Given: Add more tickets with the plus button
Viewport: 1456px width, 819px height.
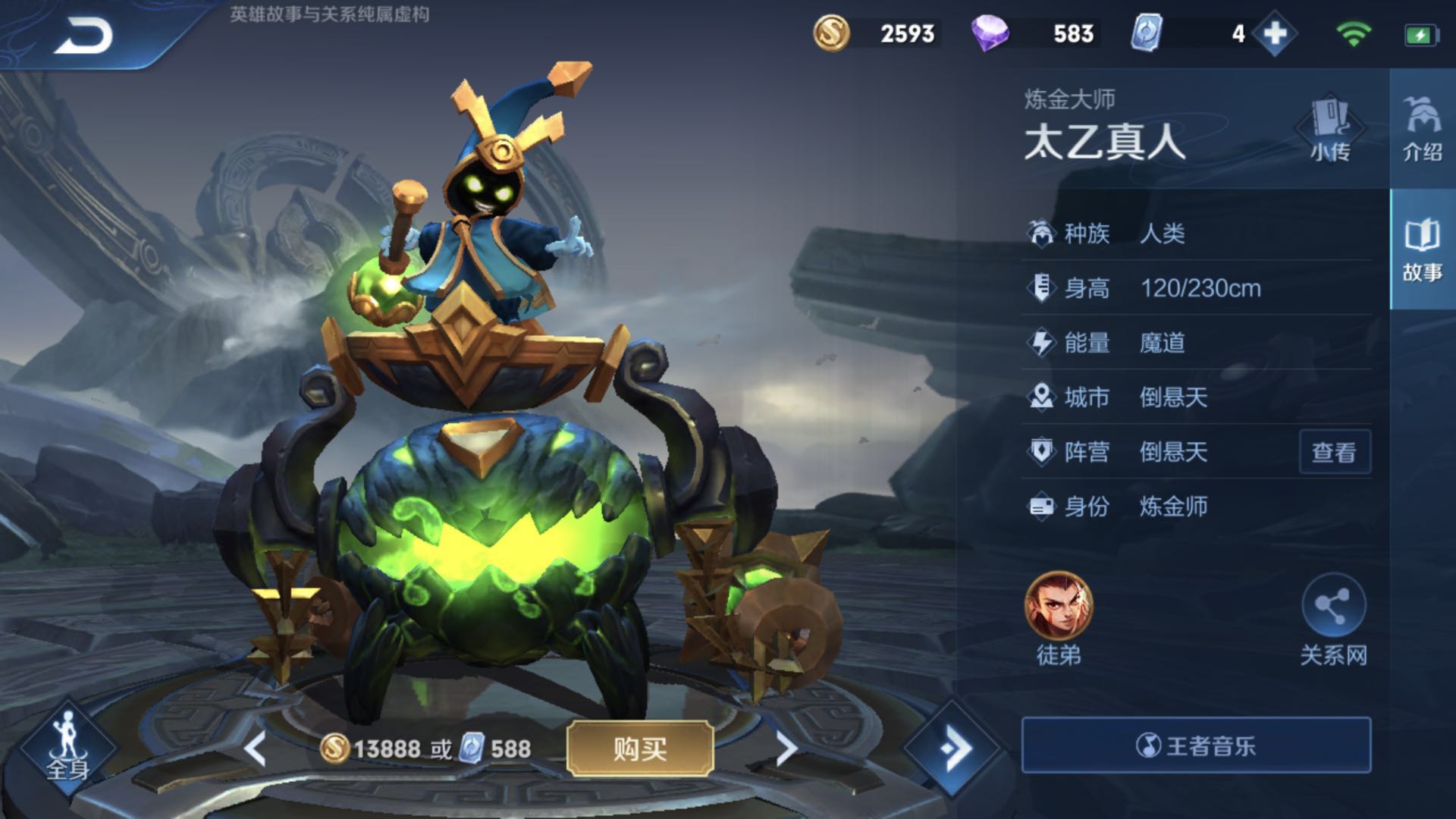Looking at the screenshot, I should click(1276, 34).
